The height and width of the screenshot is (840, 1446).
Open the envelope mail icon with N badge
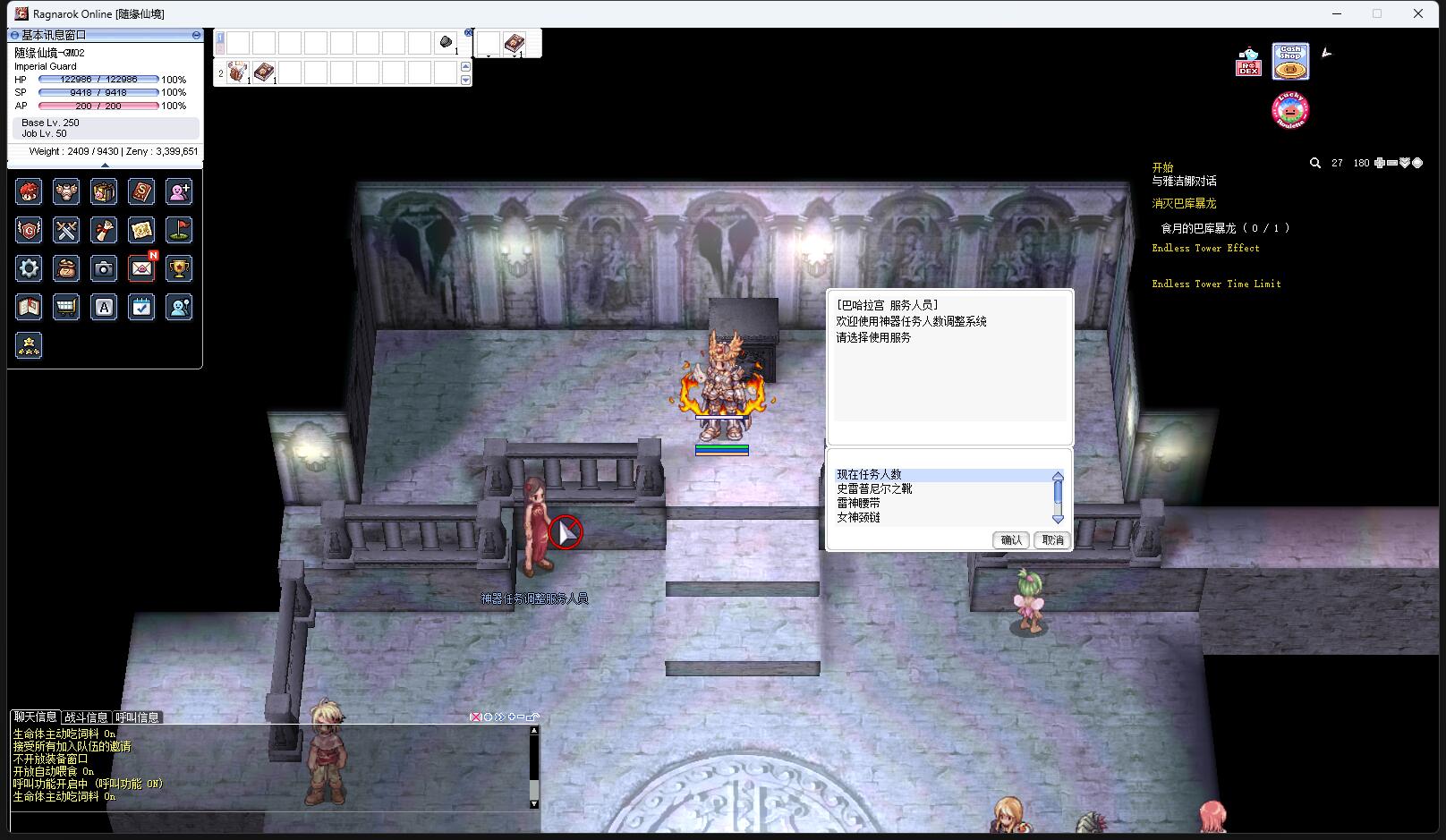tap(141, 268)
